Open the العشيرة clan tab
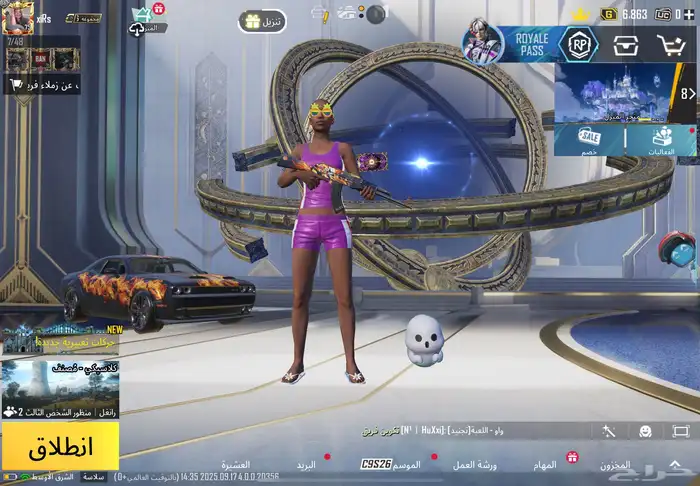The width and height of the screenshot is (700, 486). pyautogui.click(x=236, y=465)
